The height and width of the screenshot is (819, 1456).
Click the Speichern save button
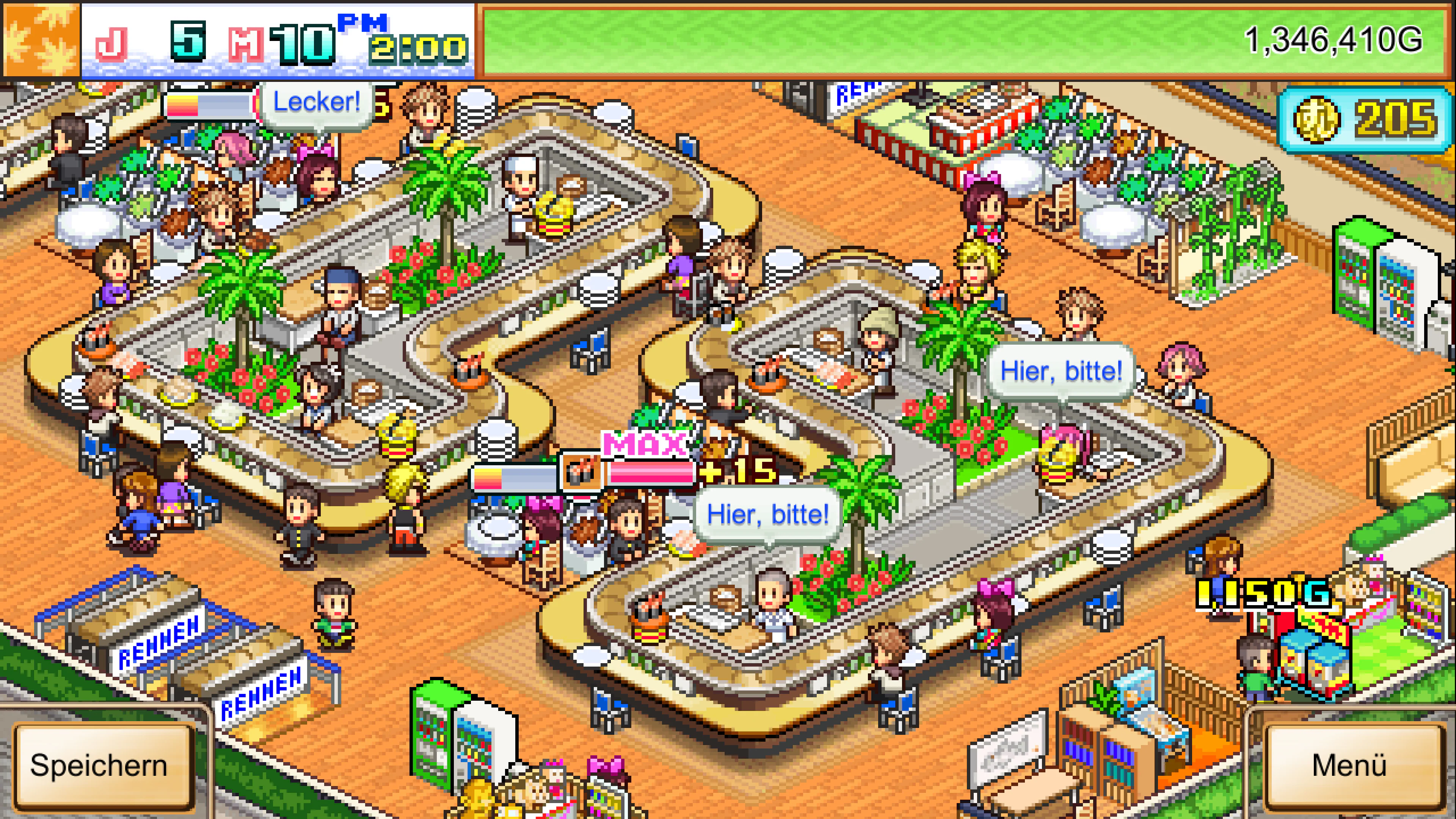(x=99, y=766)
